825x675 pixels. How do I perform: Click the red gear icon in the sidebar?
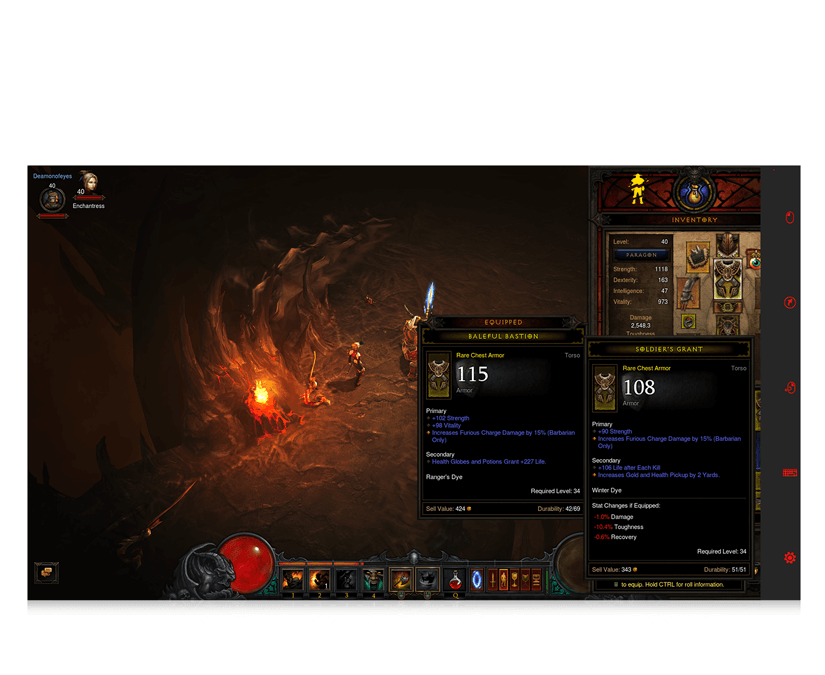click(790, 558)
